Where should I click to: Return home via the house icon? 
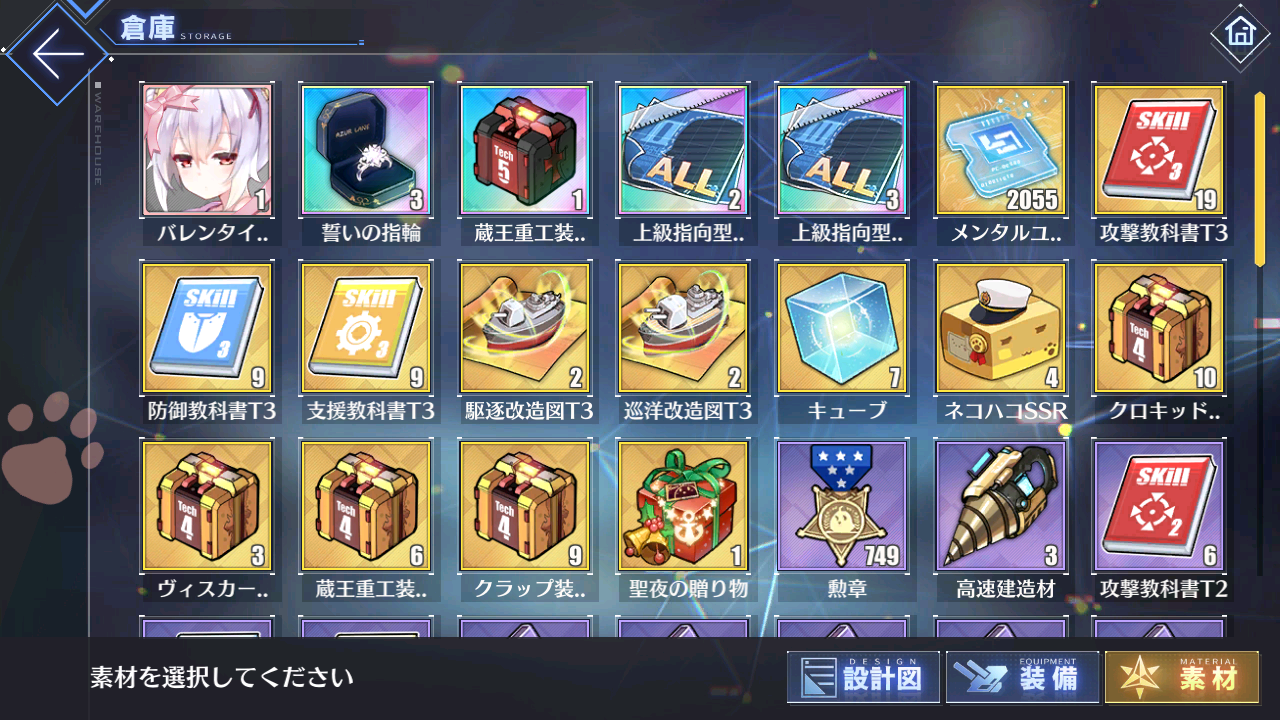point(1241,33)
